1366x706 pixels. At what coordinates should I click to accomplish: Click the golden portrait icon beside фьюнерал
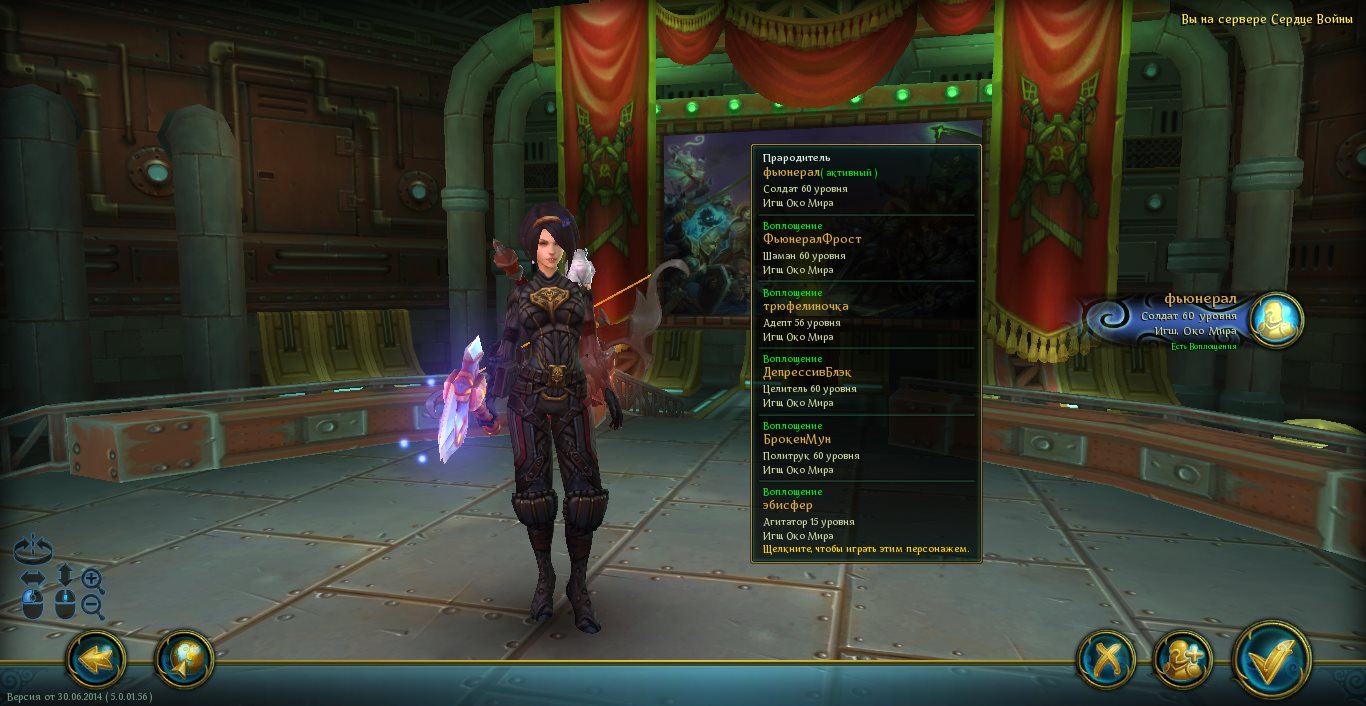pyautogui.click(x=1276, y=319)
